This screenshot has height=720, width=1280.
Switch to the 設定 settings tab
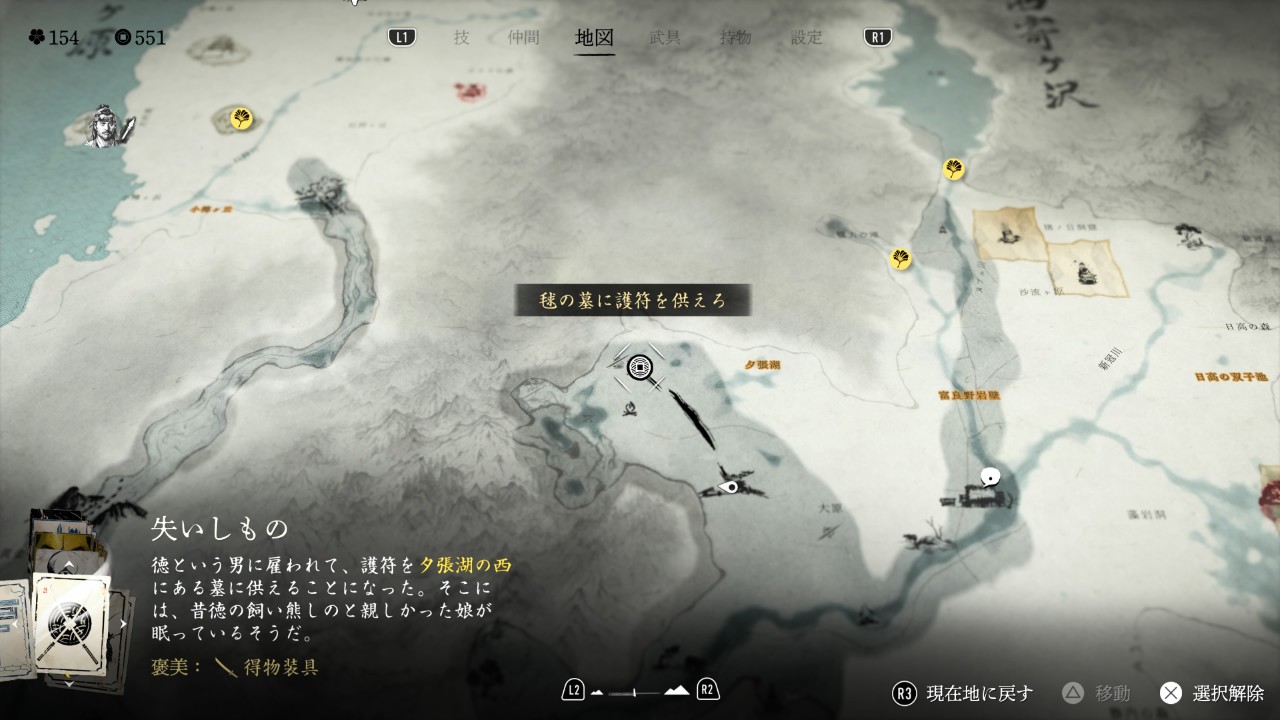click(x=807, y=38)
